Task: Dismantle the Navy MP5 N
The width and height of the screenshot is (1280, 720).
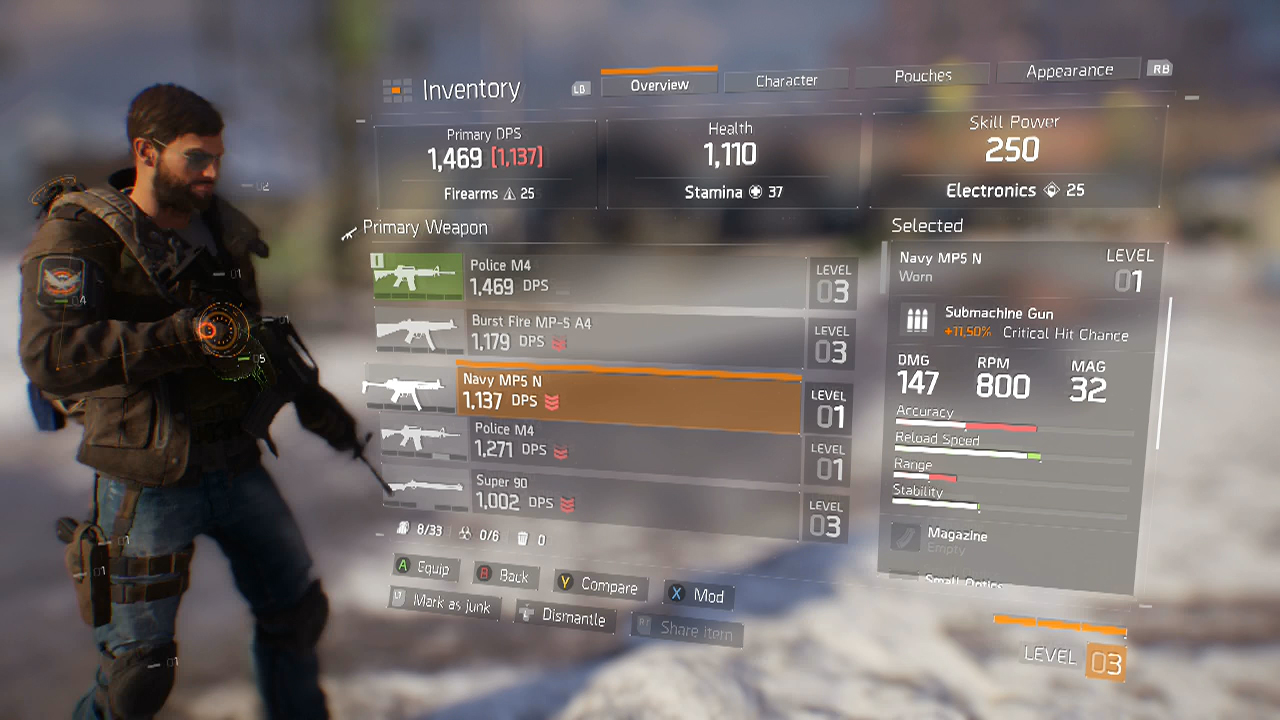Action: click(x=566, y=618)
